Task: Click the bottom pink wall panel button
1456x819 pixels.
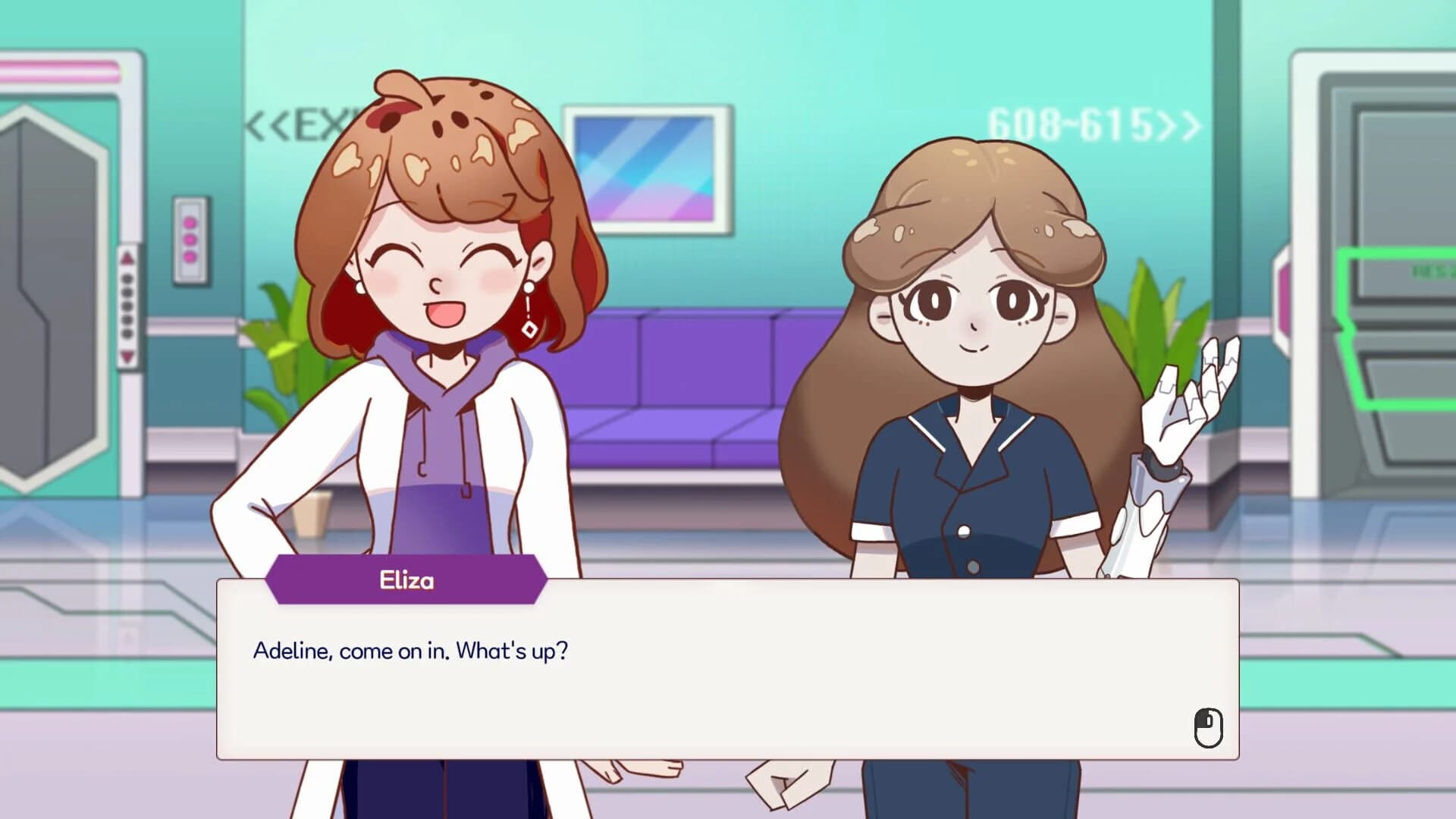Action: pos(189,256)
